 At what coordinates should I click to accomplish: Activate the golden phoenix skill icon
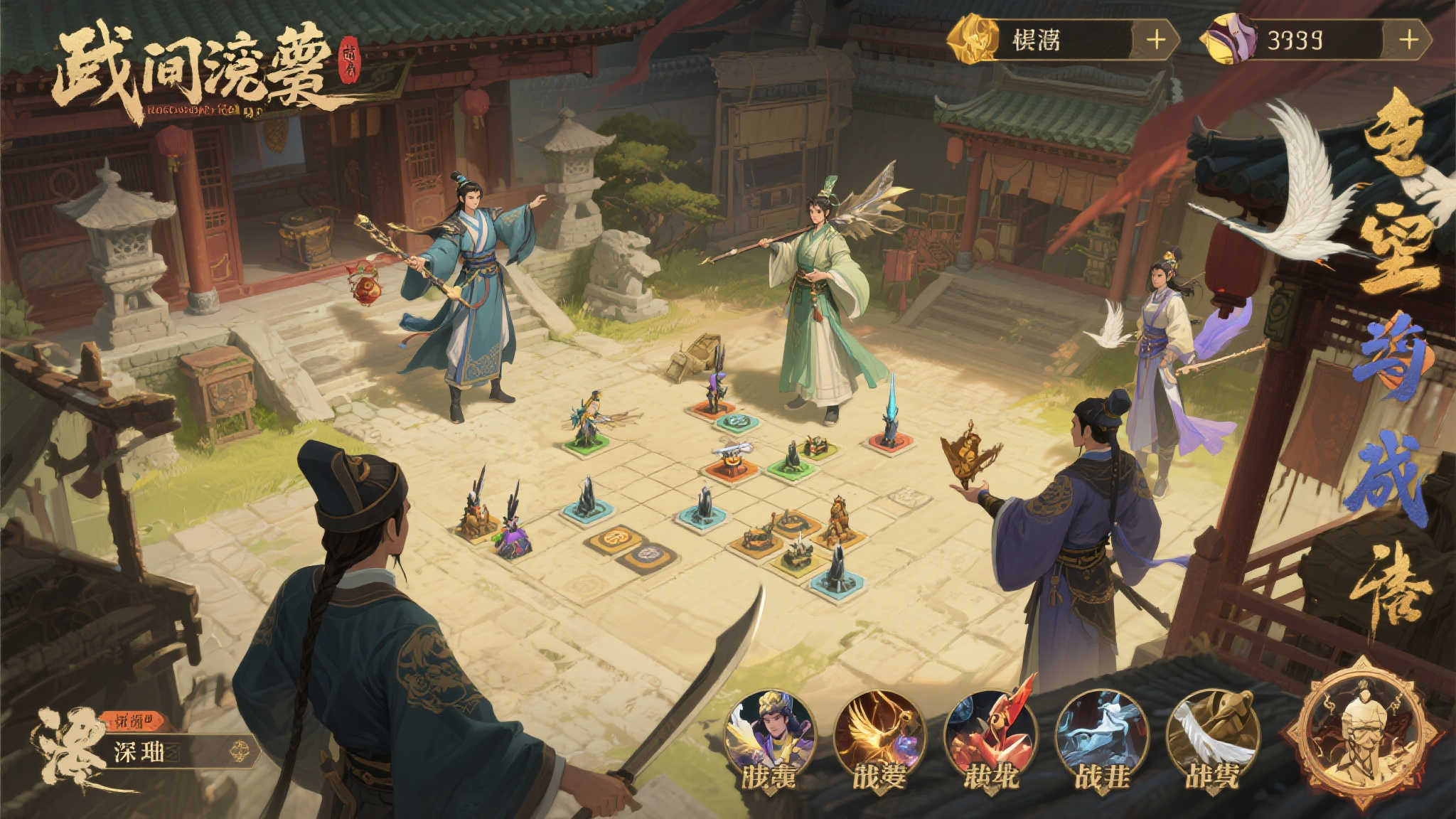879,735
